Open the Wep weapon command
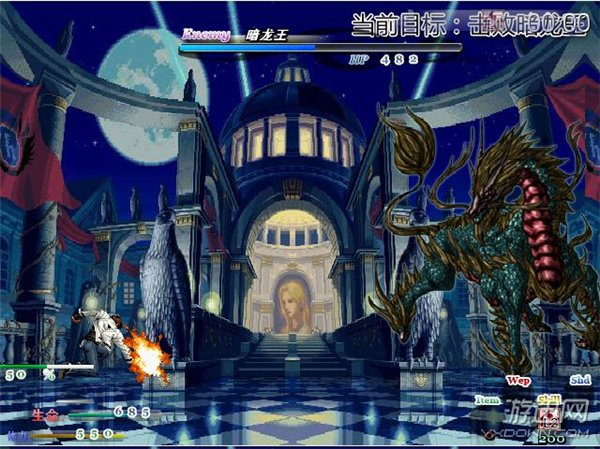This screenshot has height=449, width=600. click(x=518, y=380)
